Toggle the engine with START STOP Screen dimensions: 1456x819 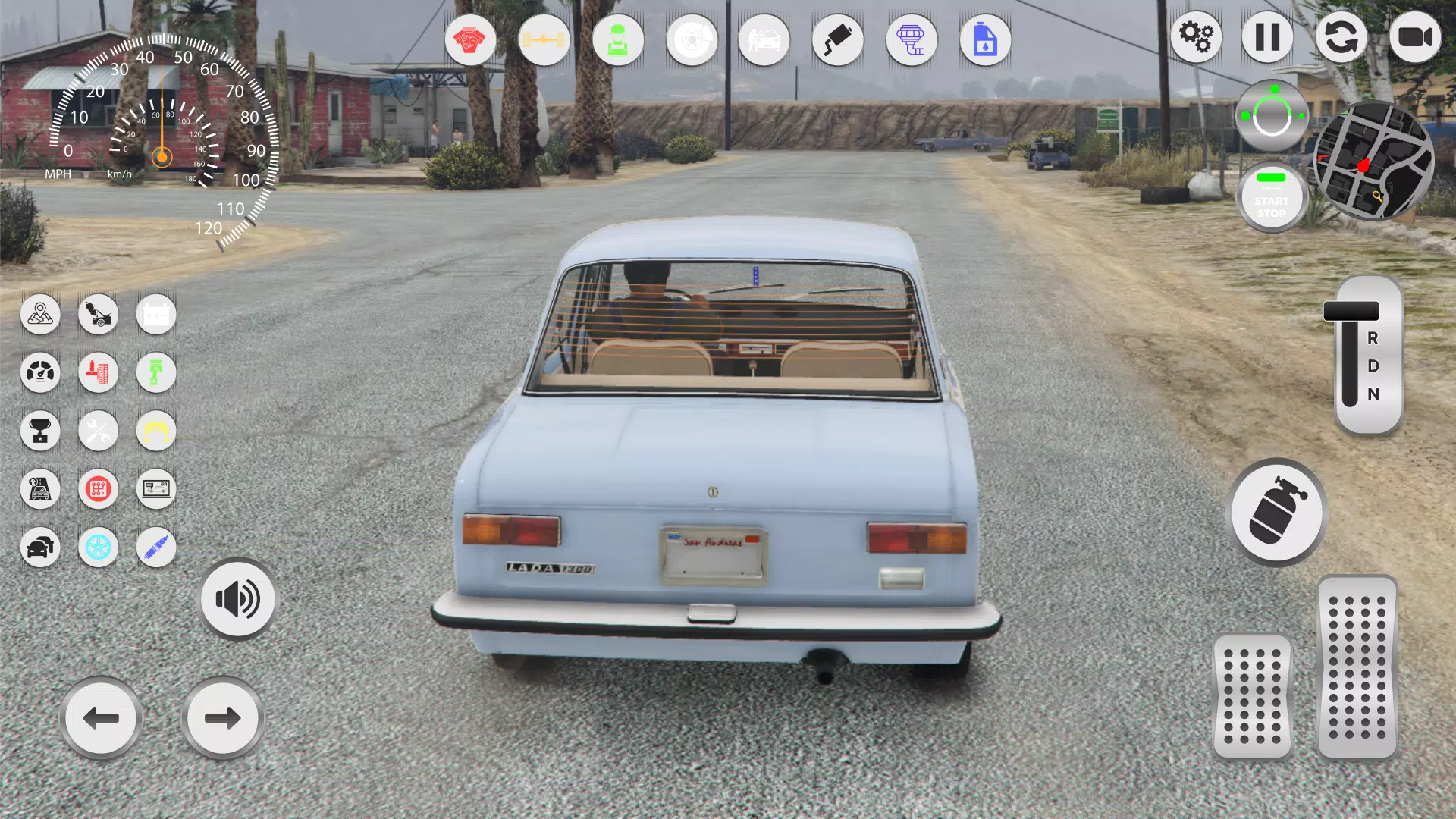coord(1271,197)
